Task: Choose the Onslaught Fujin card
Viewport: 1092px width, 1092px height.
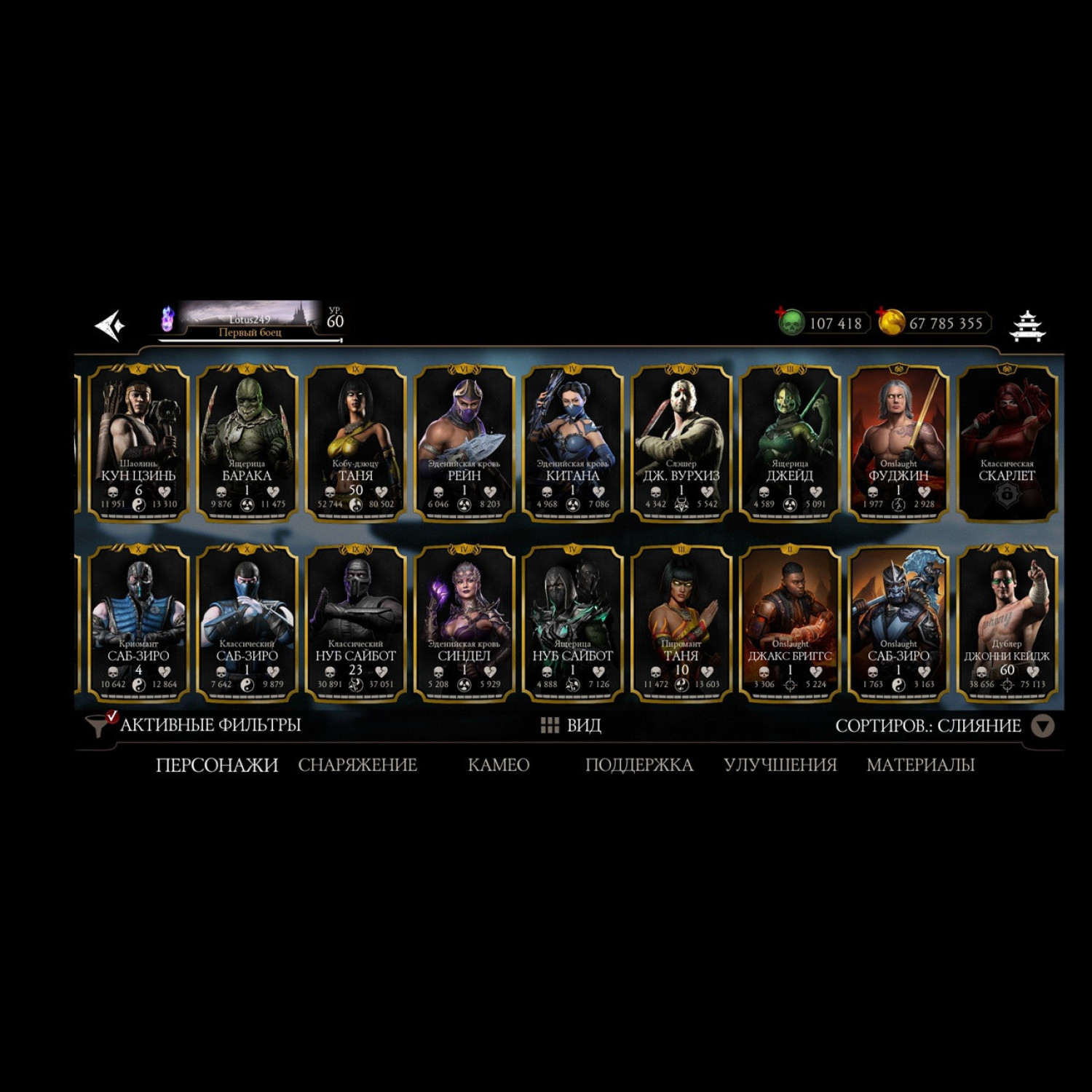Action: point(898,443)
